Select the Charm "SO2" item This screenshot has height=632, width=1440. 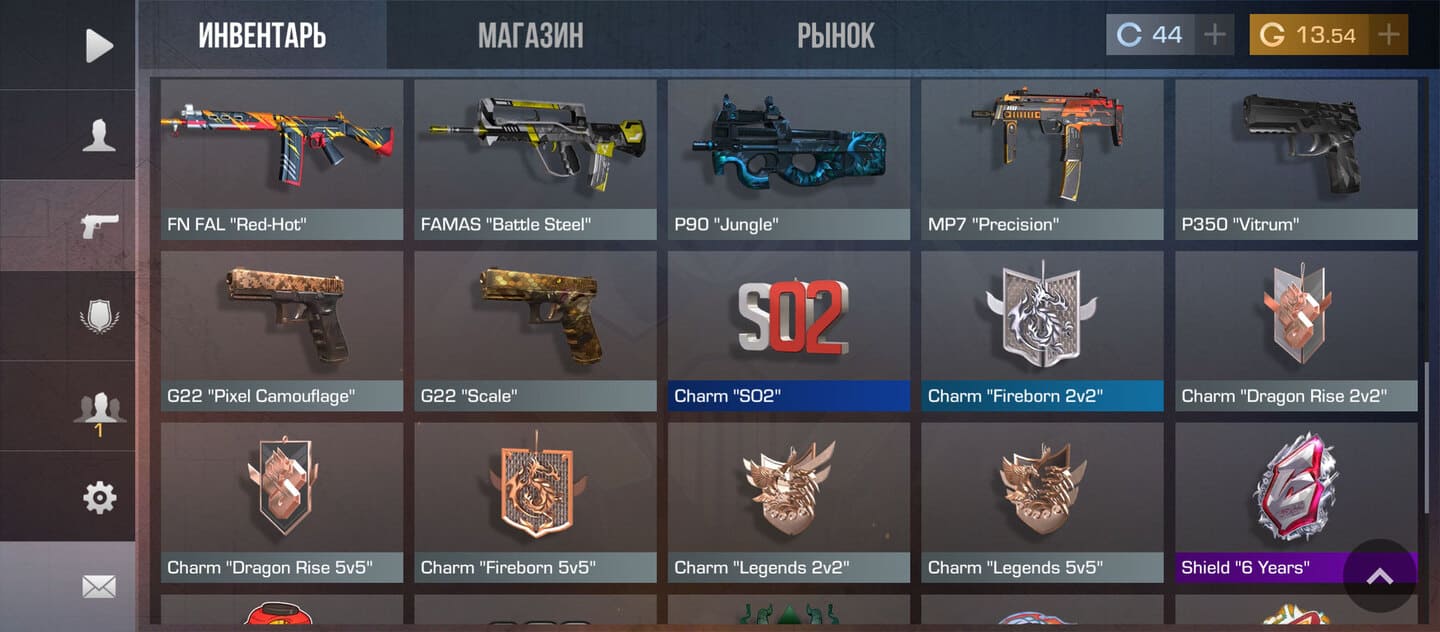(789, 330)
